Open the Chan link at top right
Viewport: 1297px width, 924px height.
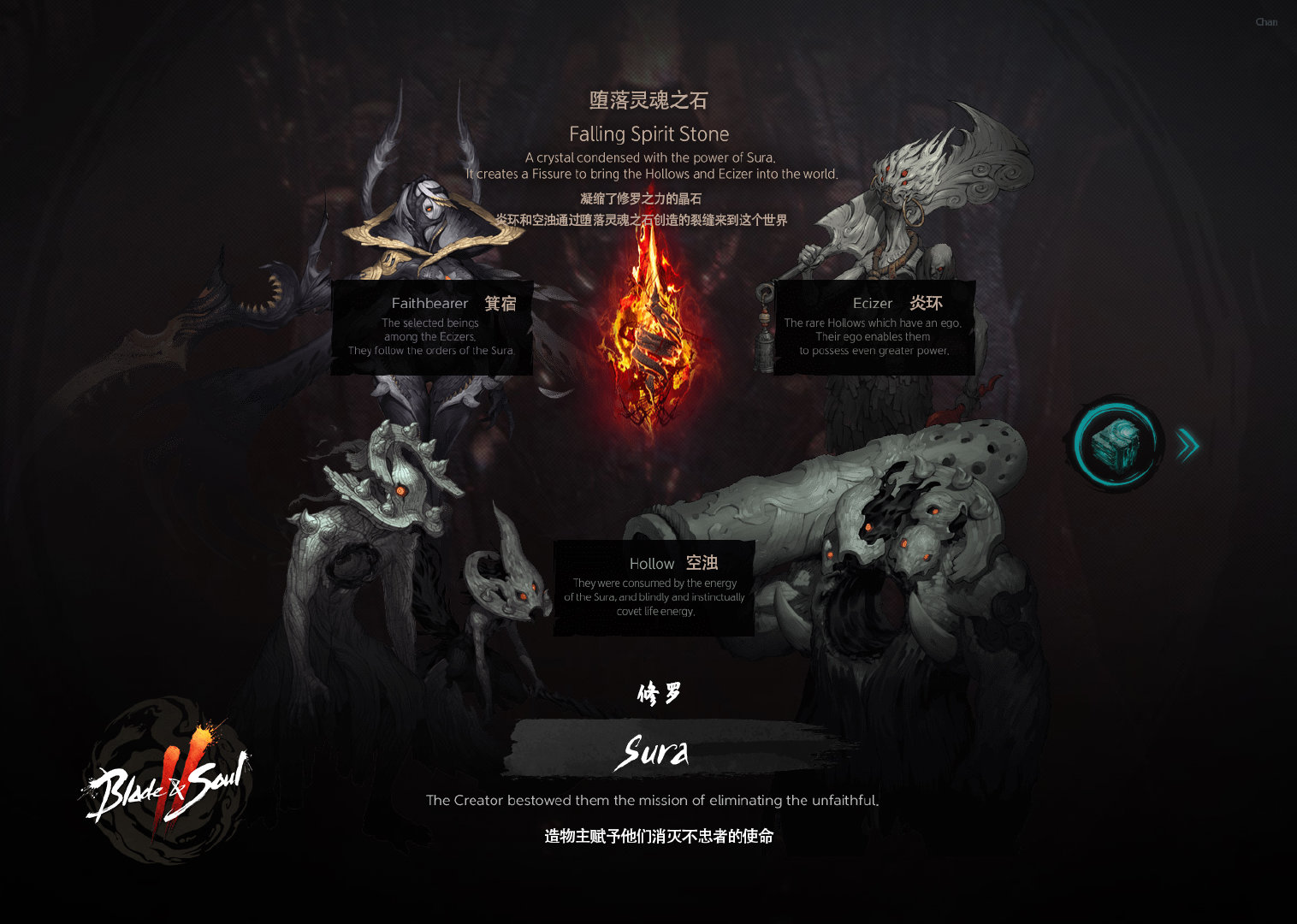[1266, 22]
